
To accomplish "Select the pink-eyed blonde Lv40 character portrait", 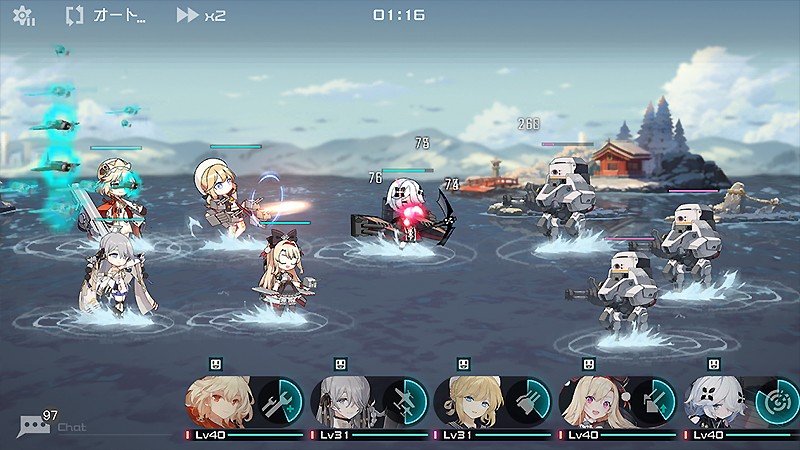I will [594, 402].
